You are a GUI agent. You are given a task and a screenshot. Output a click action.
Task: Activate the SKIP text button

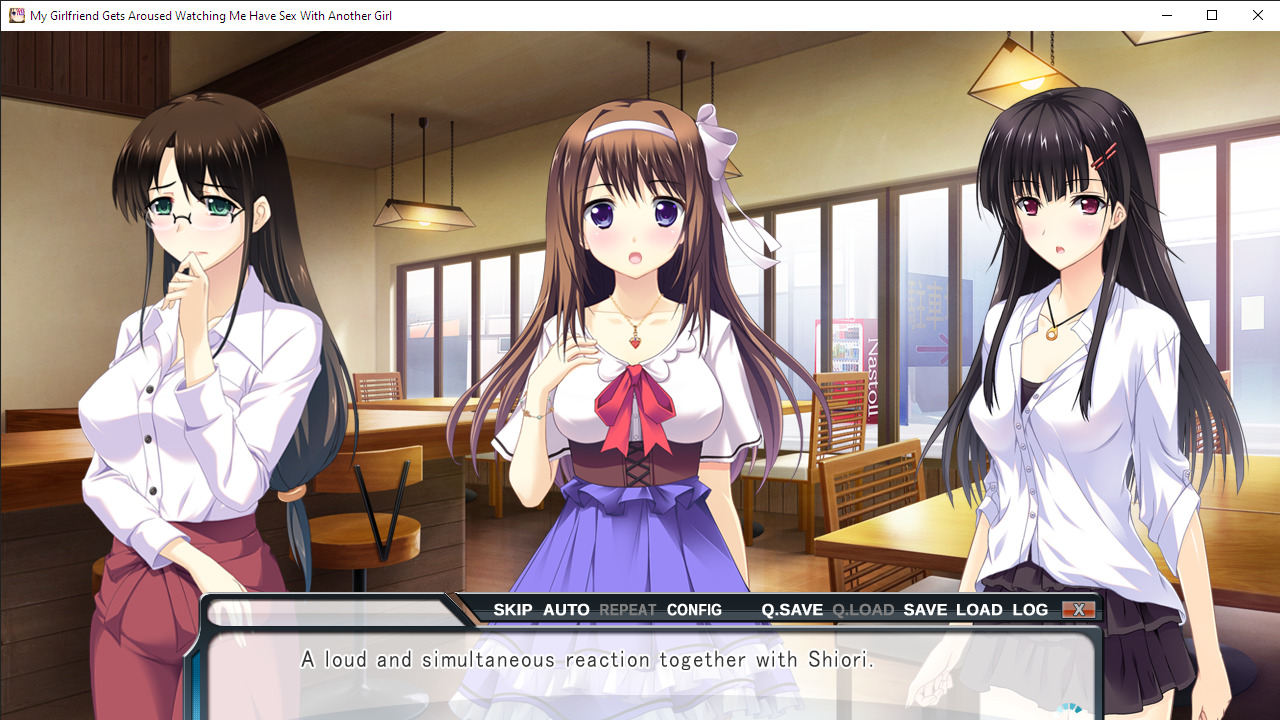coord(513,610)
